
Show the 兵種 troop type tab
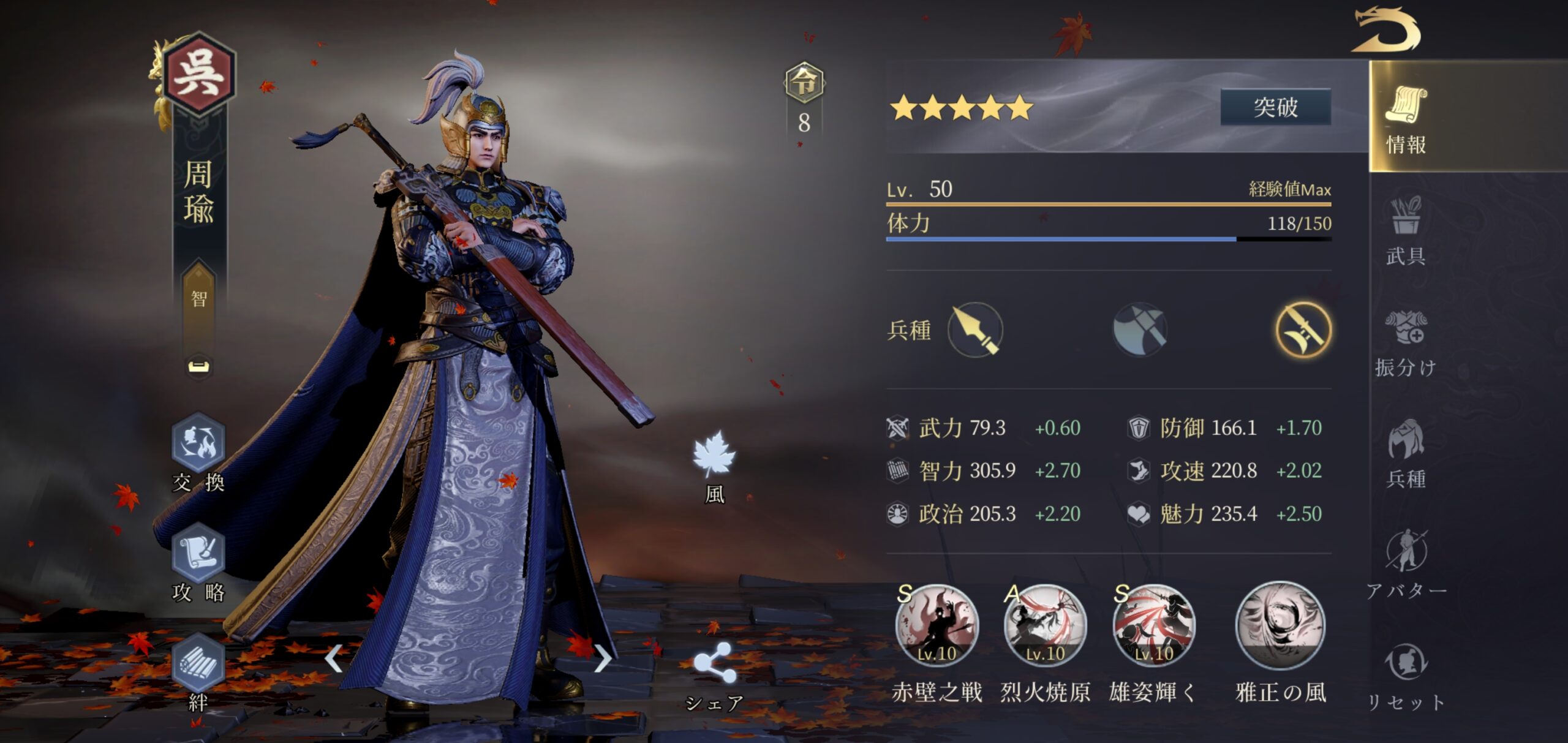point(1406,454)
